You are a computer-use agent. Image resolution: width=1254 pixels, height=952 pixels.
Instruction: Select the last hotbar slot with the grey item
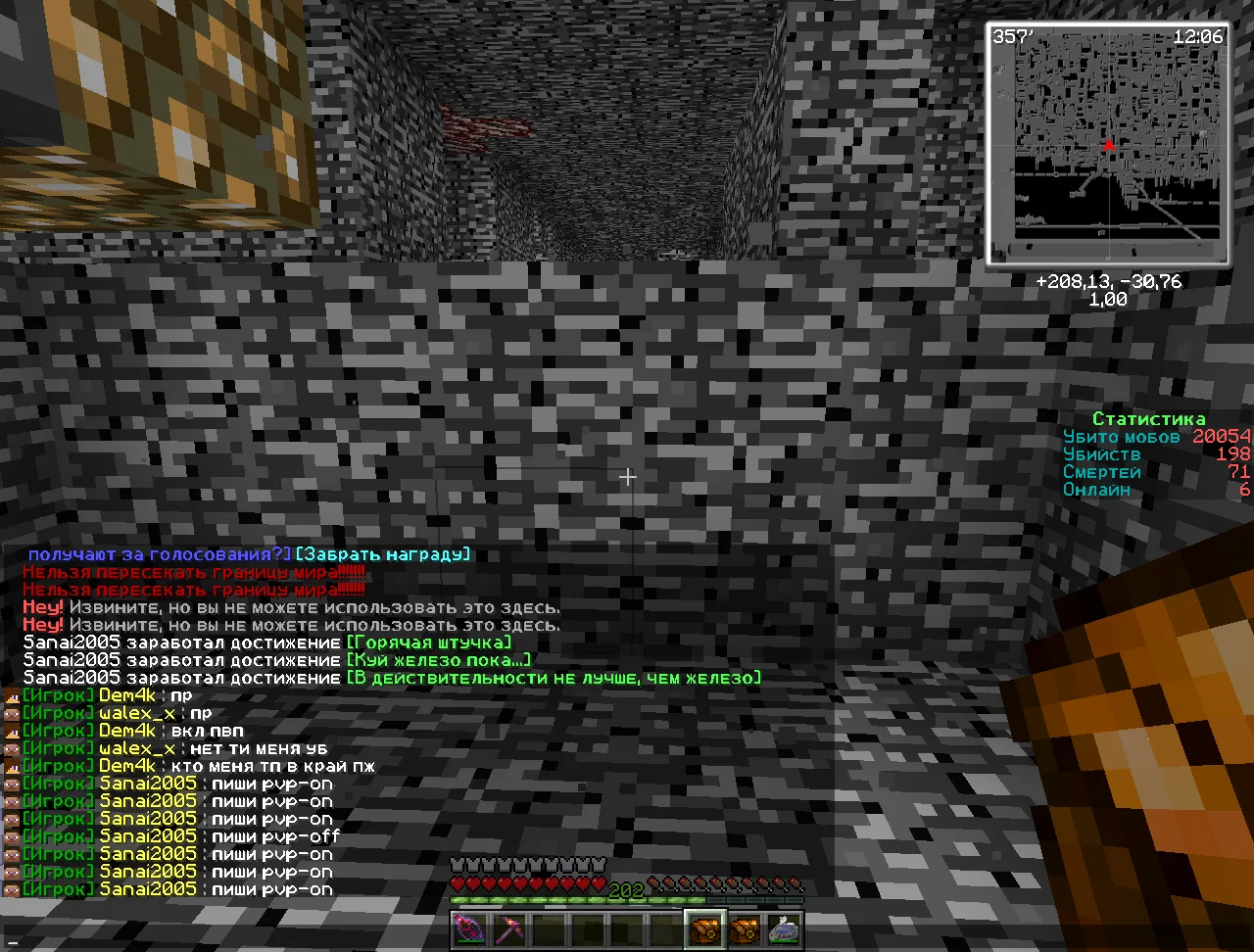pos(784,928)
